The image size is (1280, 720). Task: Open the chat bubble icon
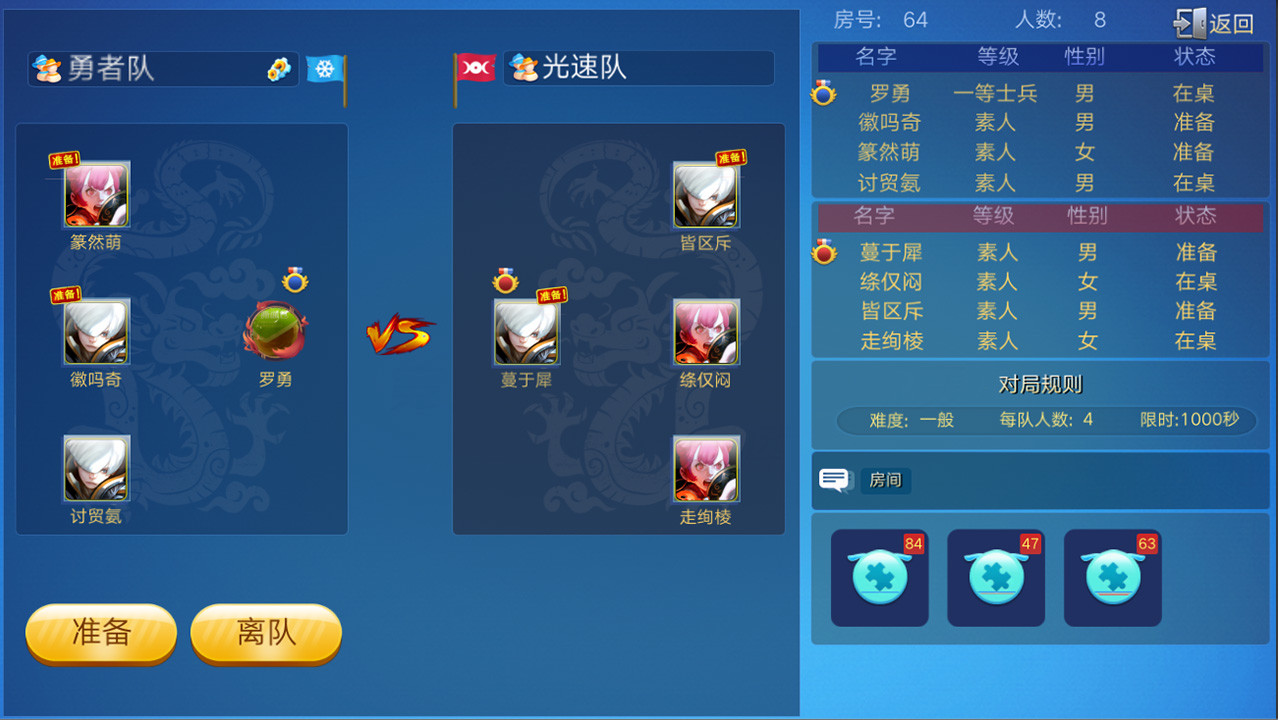coord(833,479)
